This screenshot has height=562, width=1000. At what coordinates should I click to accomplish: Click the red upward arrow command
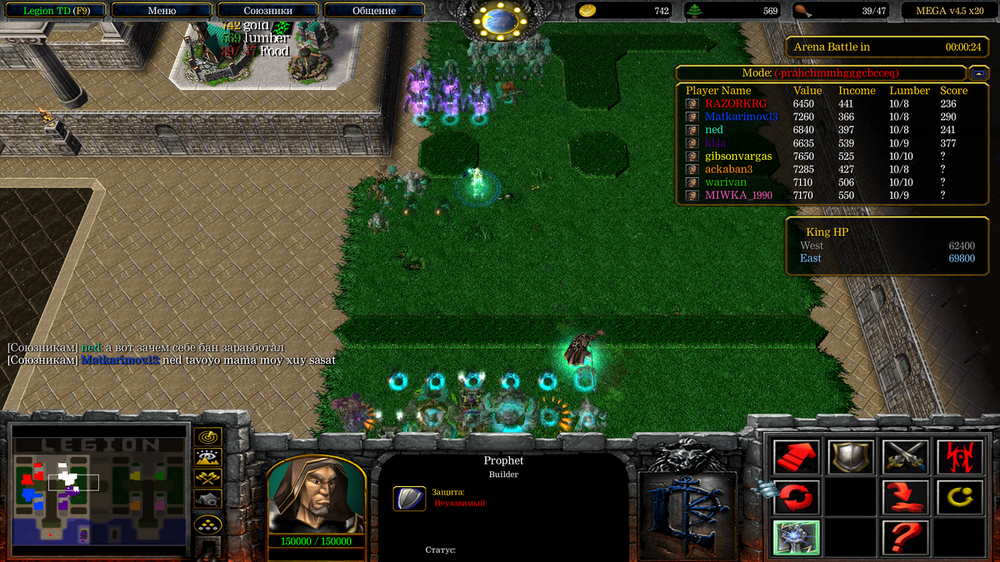point(797,457)
